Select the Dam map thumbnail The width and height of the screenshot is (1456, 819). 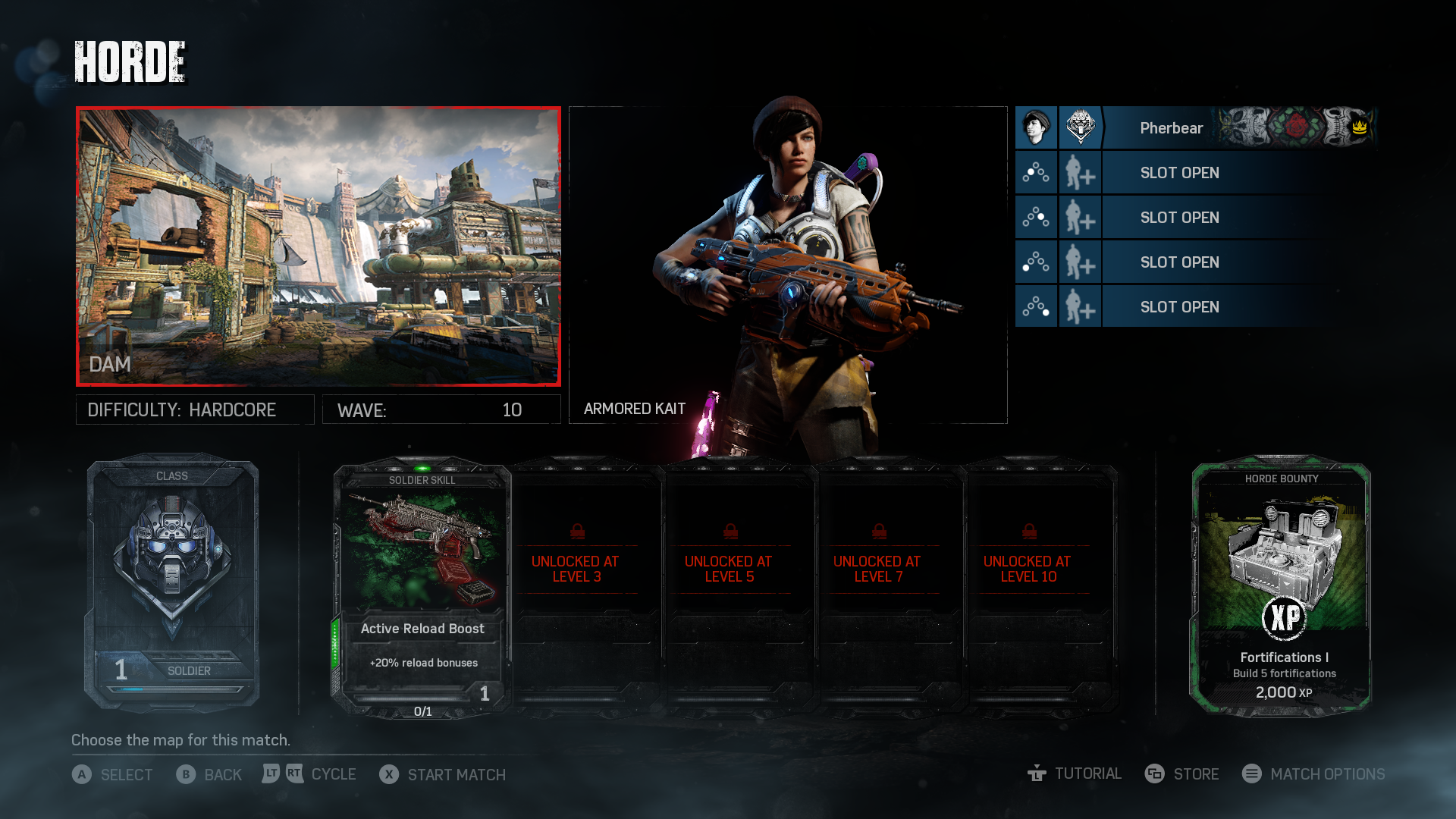pos(318,246)
